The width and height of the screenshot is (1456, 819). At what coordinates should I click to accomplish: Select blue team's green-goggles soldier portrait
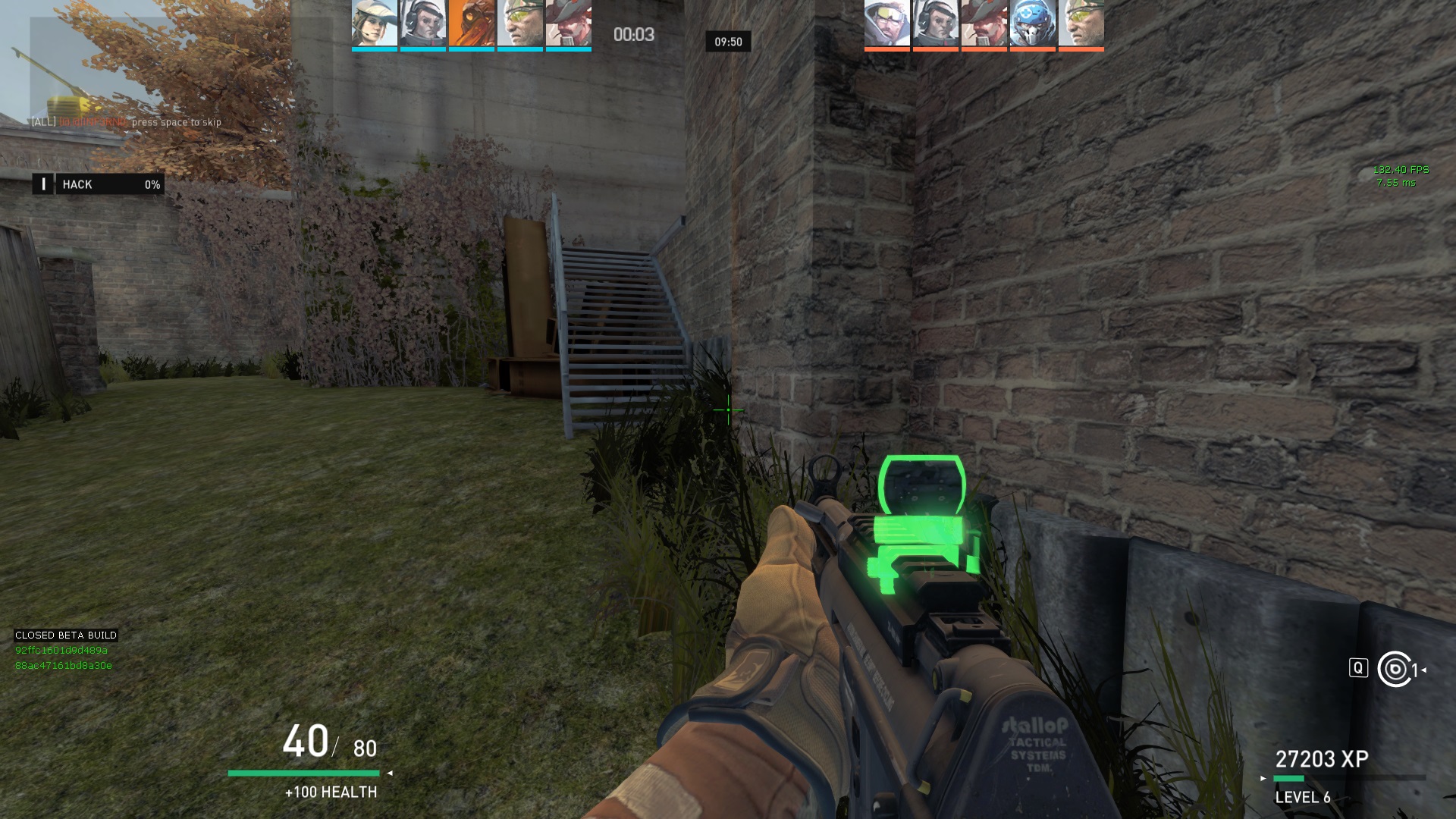[x=519, y=24]
